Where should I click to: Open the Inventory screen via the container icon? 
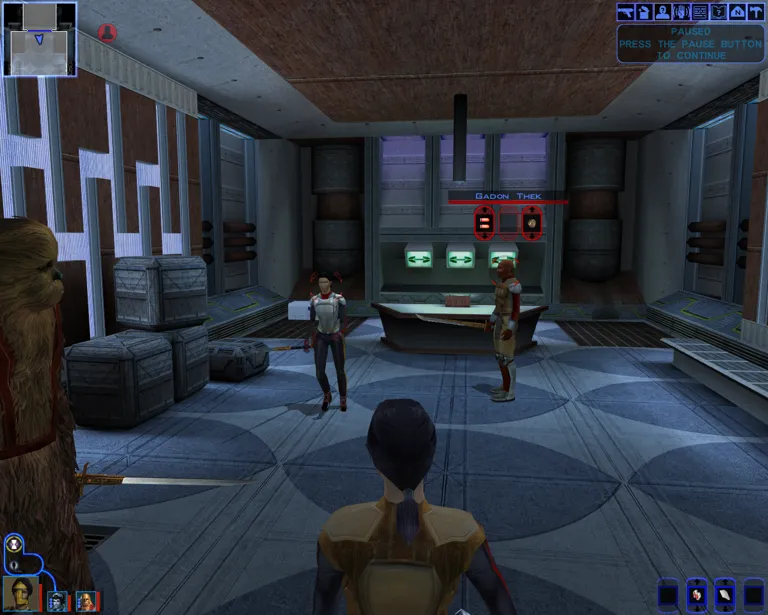pos(644,12)
